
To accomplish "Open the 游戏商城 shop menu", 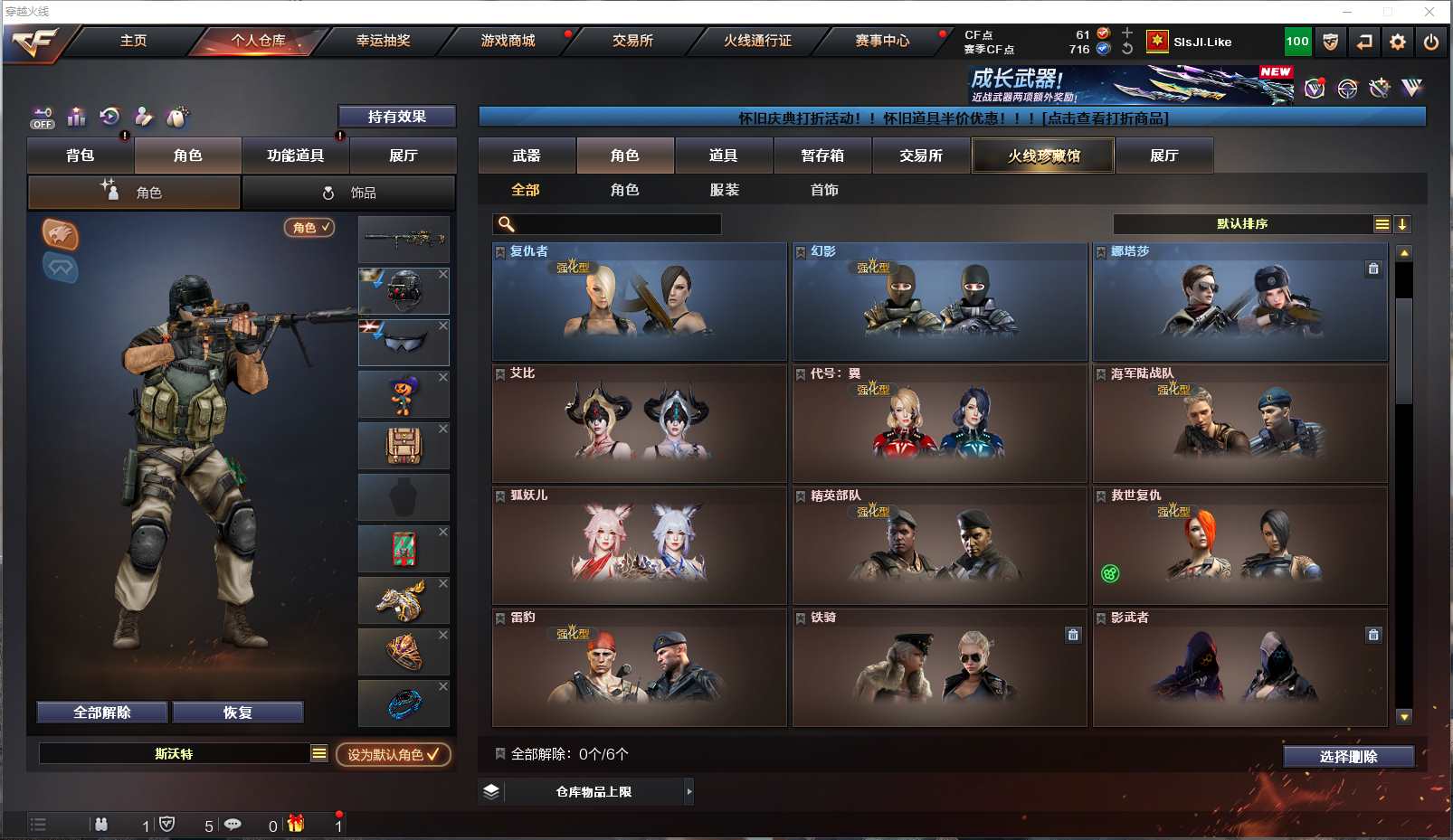I will click(x=508, y=41).
